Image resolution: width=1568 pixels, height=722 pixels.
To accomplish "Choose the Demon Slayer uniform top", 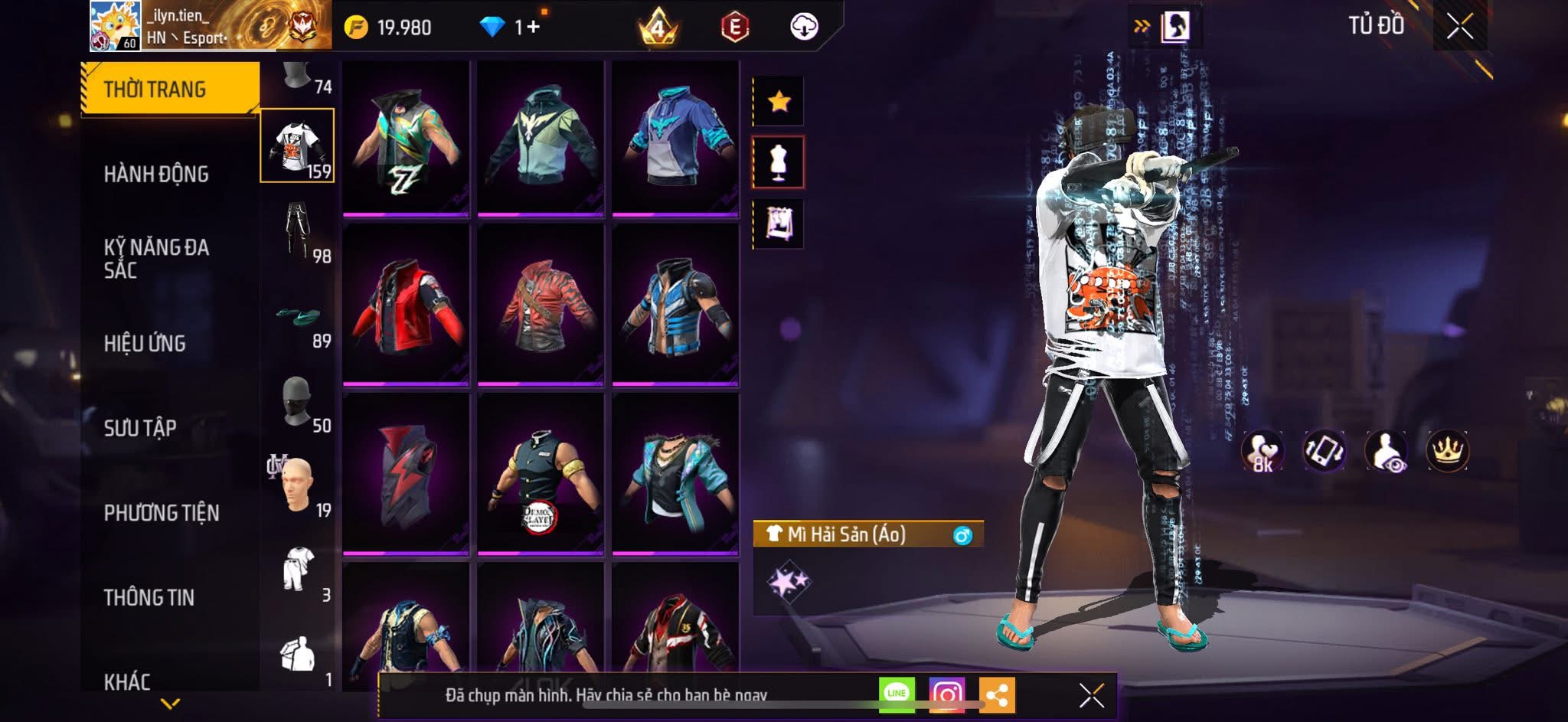I will (x=541, y=475).
